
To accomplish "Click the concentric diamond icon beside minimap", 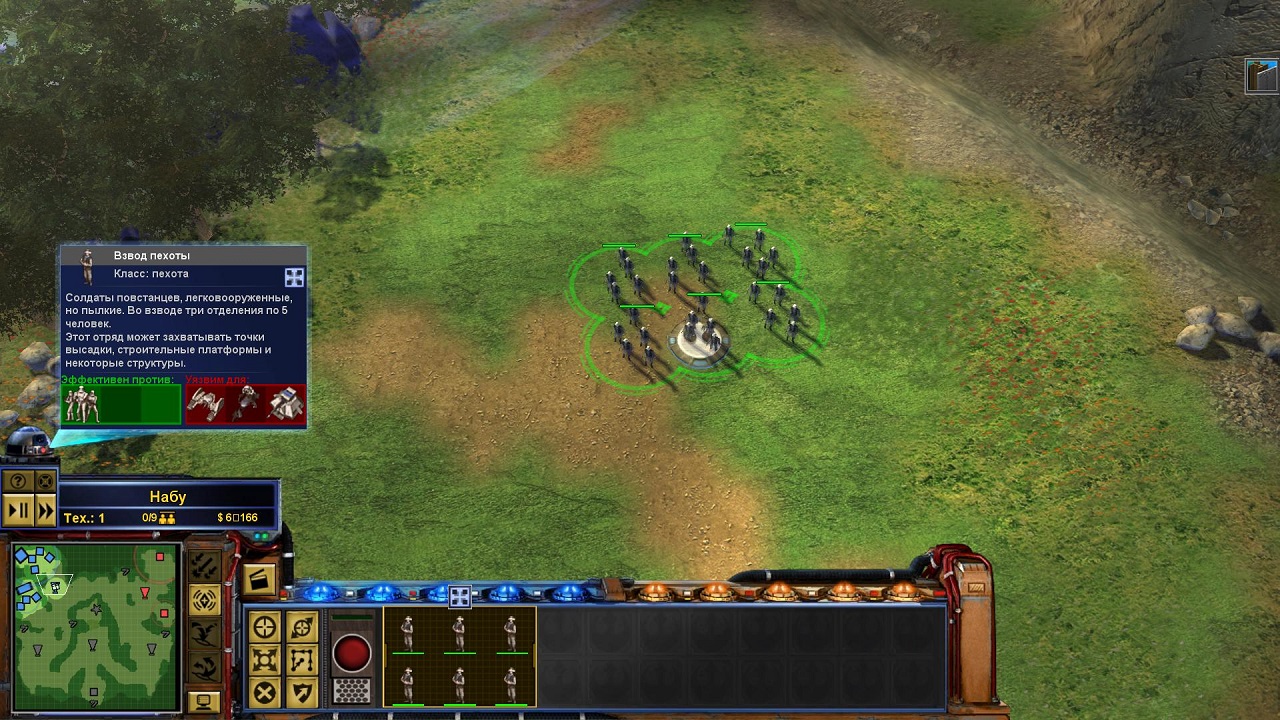I will [x=205, y=600].
